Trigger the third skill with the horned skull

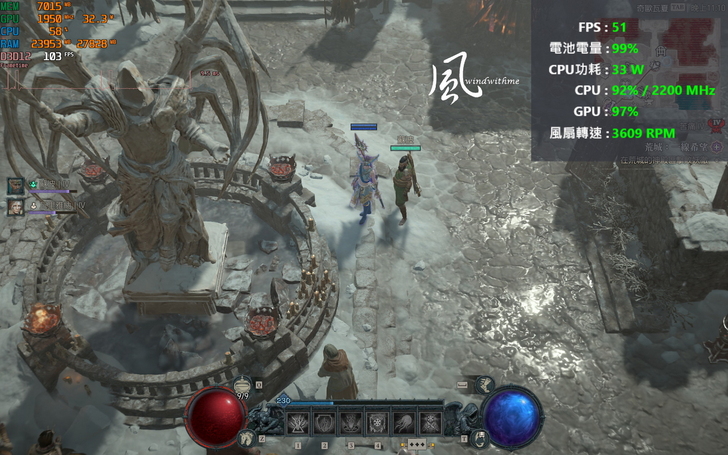(350, 423)
